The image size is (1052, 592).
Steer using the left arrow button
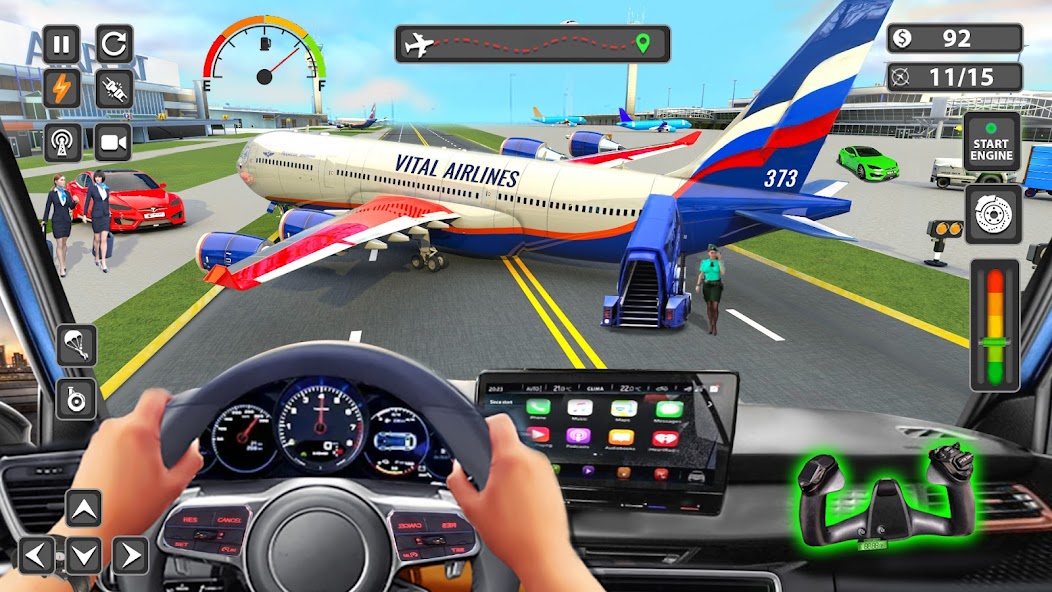pyautogui.click(x=38, y=555)
